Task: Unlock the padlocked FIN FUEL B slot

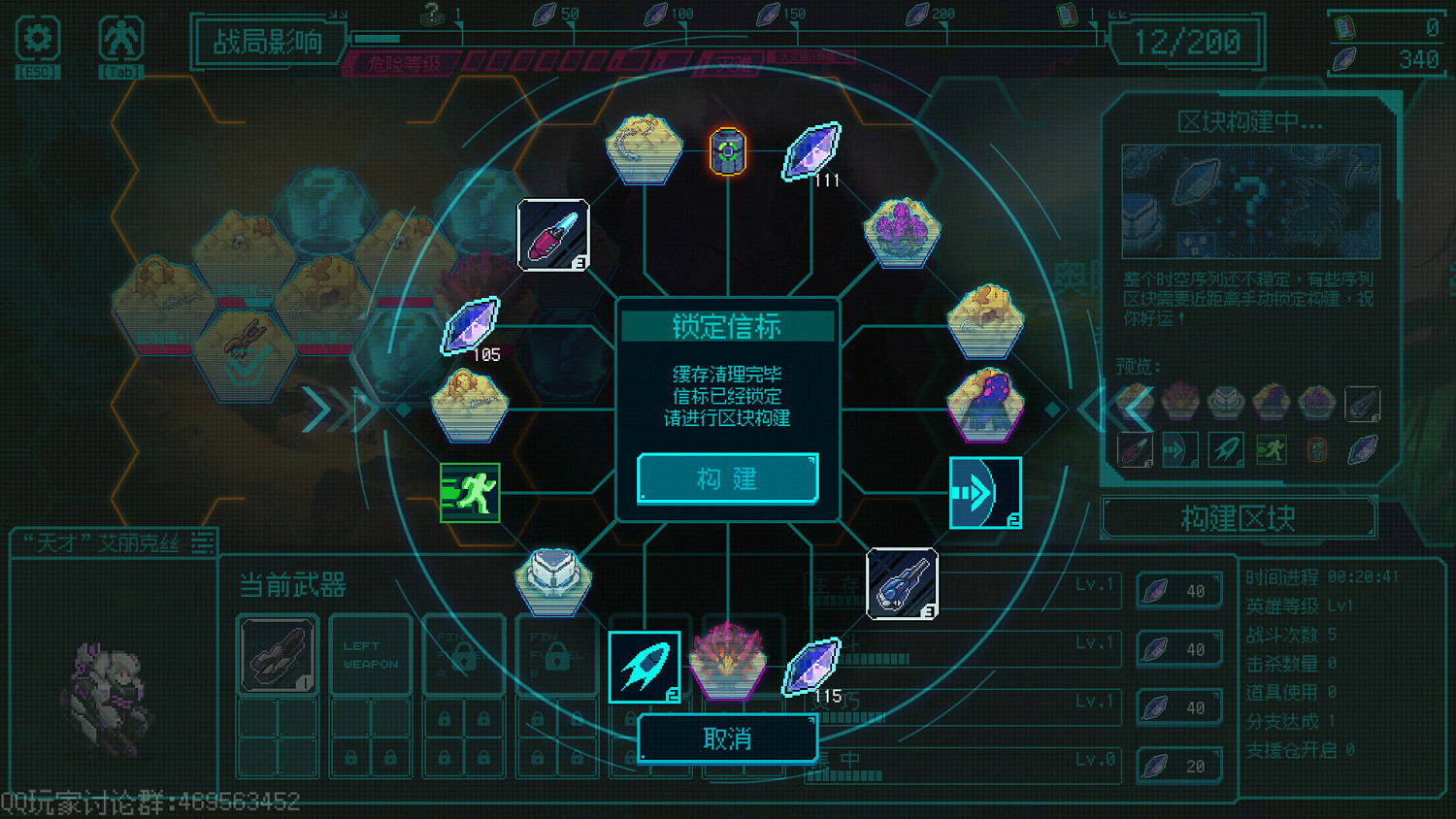Action: pos(556,655)
